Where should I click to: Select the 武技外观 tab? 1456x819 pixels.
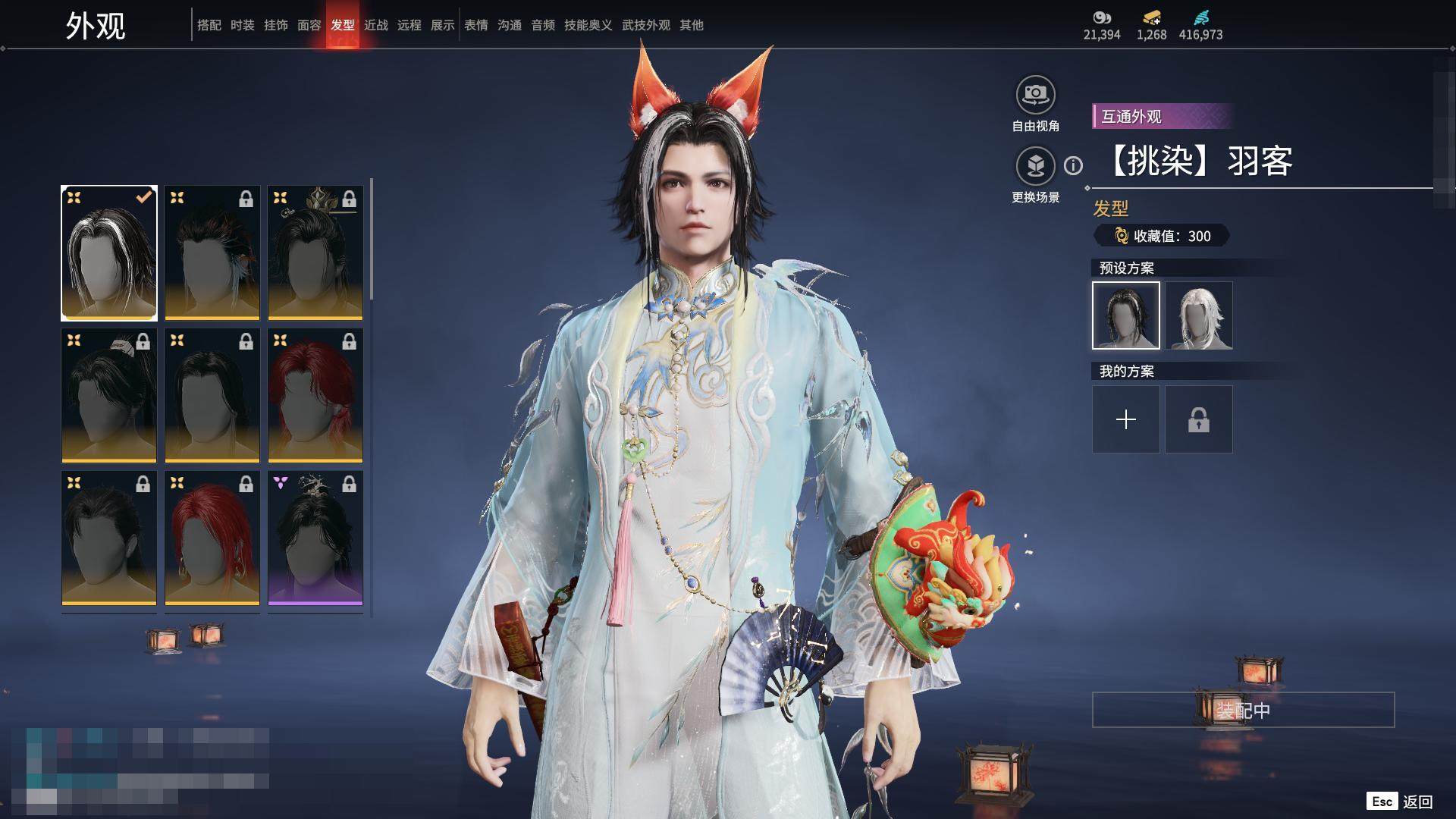click(x=645, y=25)
